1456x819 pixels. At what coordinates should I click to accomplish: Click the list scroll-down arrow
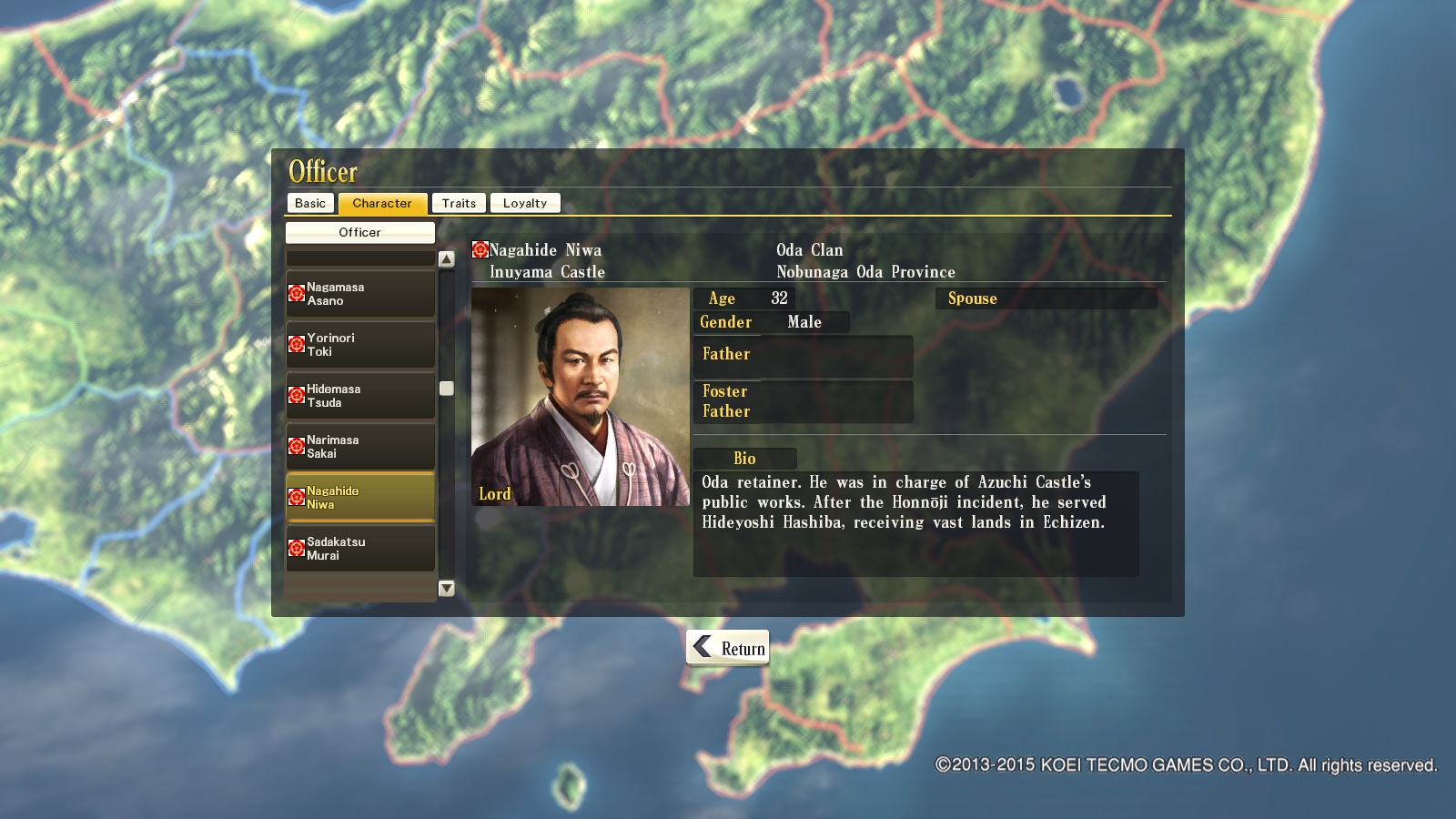(x=447, y=589)
